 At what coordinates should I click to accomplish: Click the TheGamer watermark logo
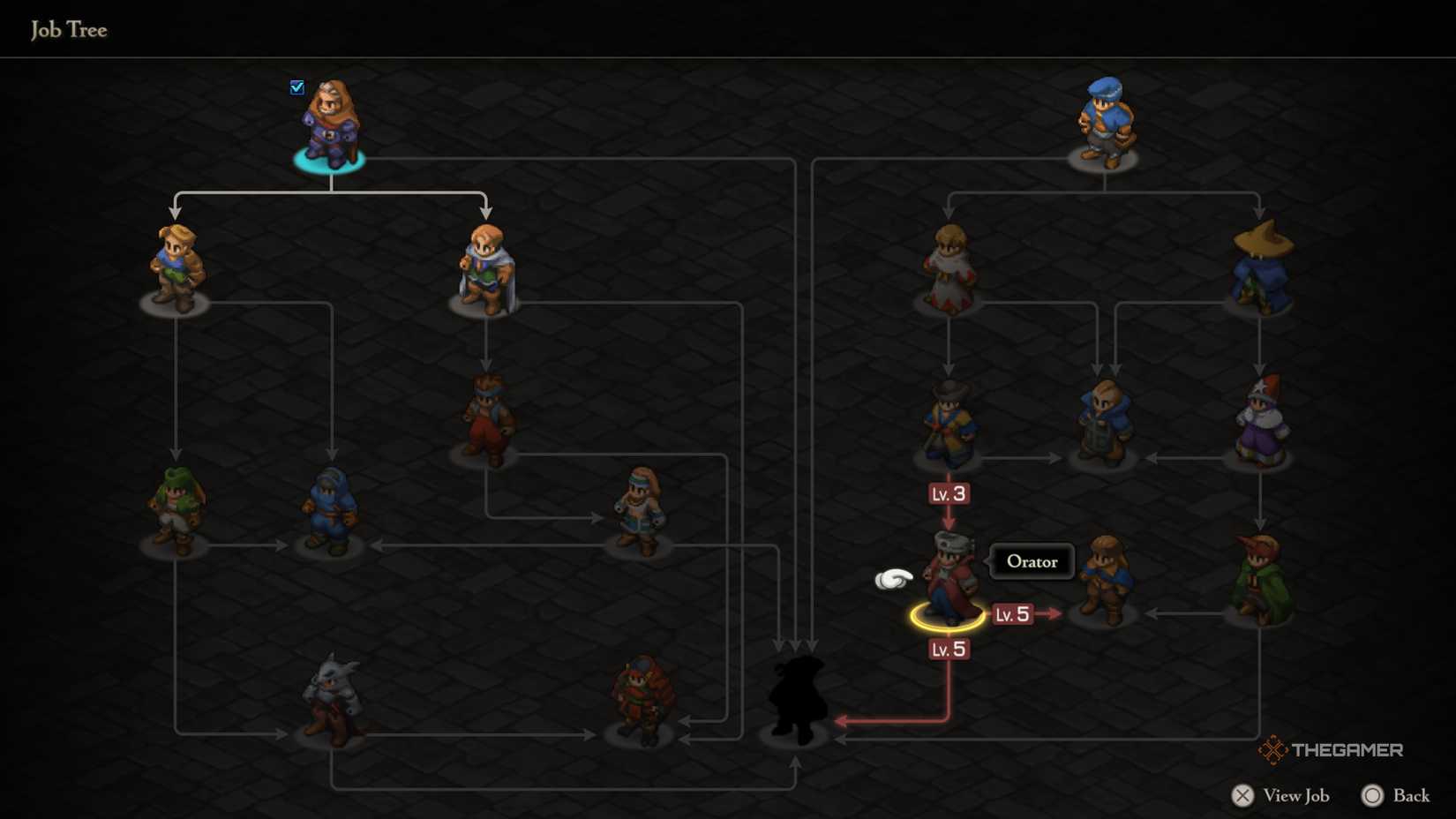point(1273,751)
